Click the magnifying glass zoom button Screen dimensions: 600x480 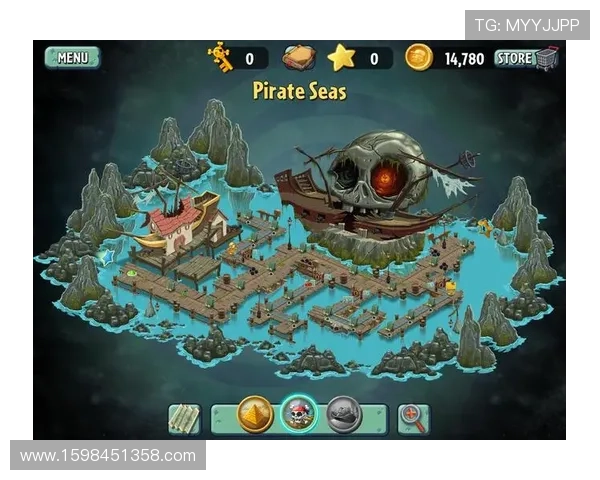[x=413, y=417]
